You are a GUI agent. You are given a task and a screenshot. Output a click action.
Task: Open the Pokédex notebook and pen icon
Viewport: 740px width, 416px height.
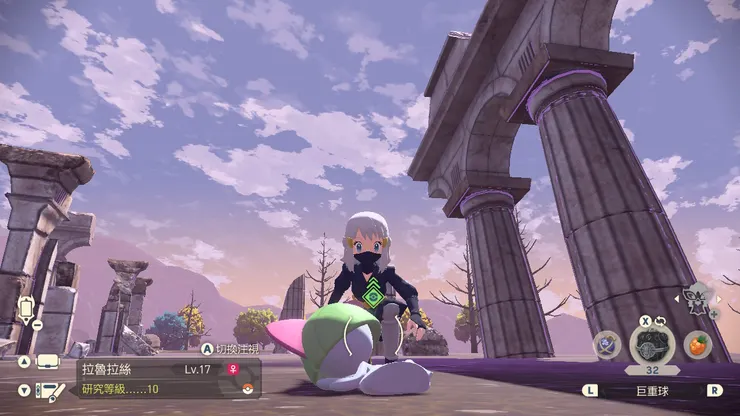48,390
